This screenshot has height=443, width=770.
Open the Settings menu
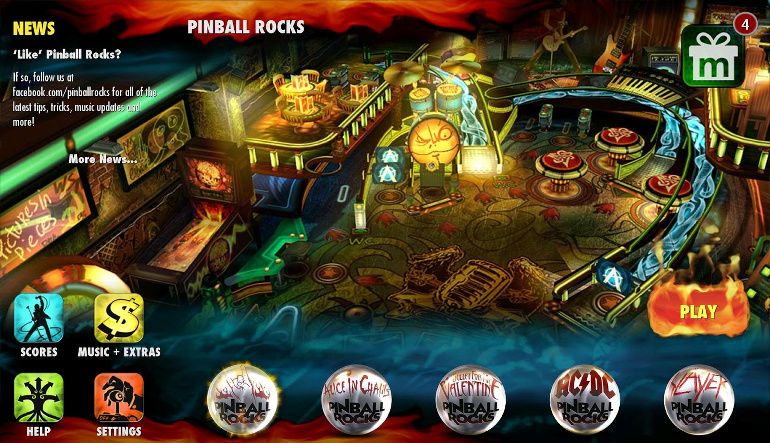point(119,398)
